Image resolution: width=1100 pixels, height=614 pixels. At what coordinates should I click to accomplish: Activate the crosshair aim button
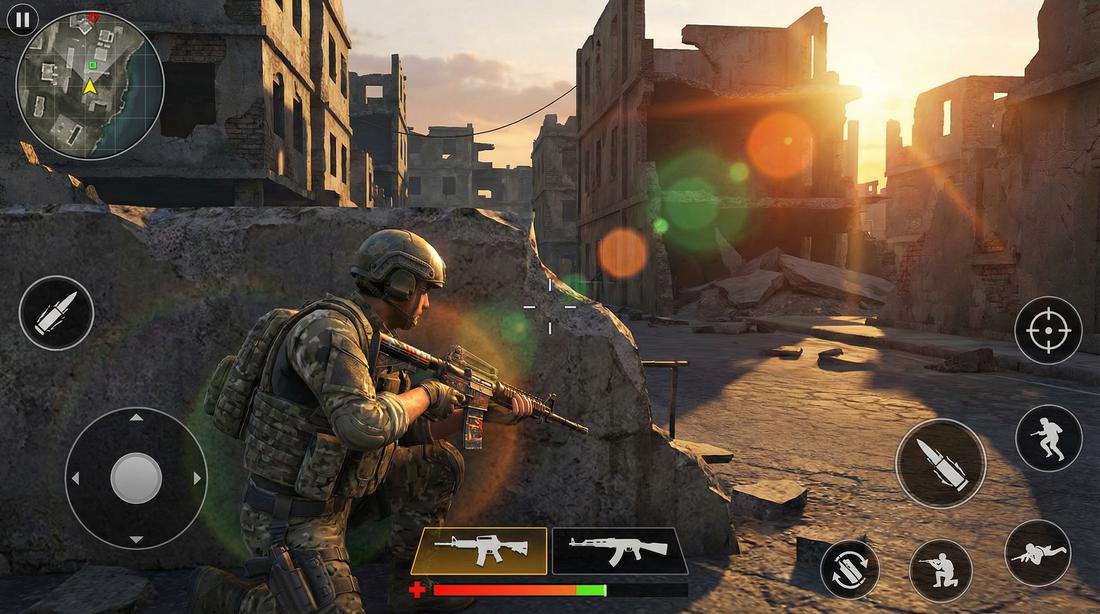(1048, 330)
